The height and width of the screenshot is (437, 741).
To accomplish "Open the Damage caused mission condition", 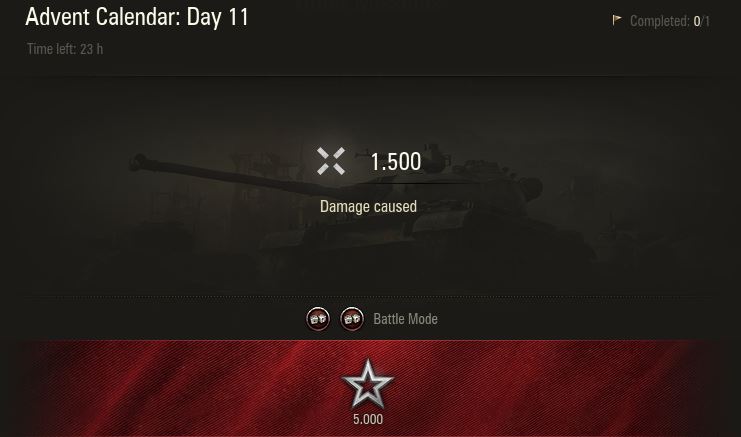I will click(x=368, y=207).
